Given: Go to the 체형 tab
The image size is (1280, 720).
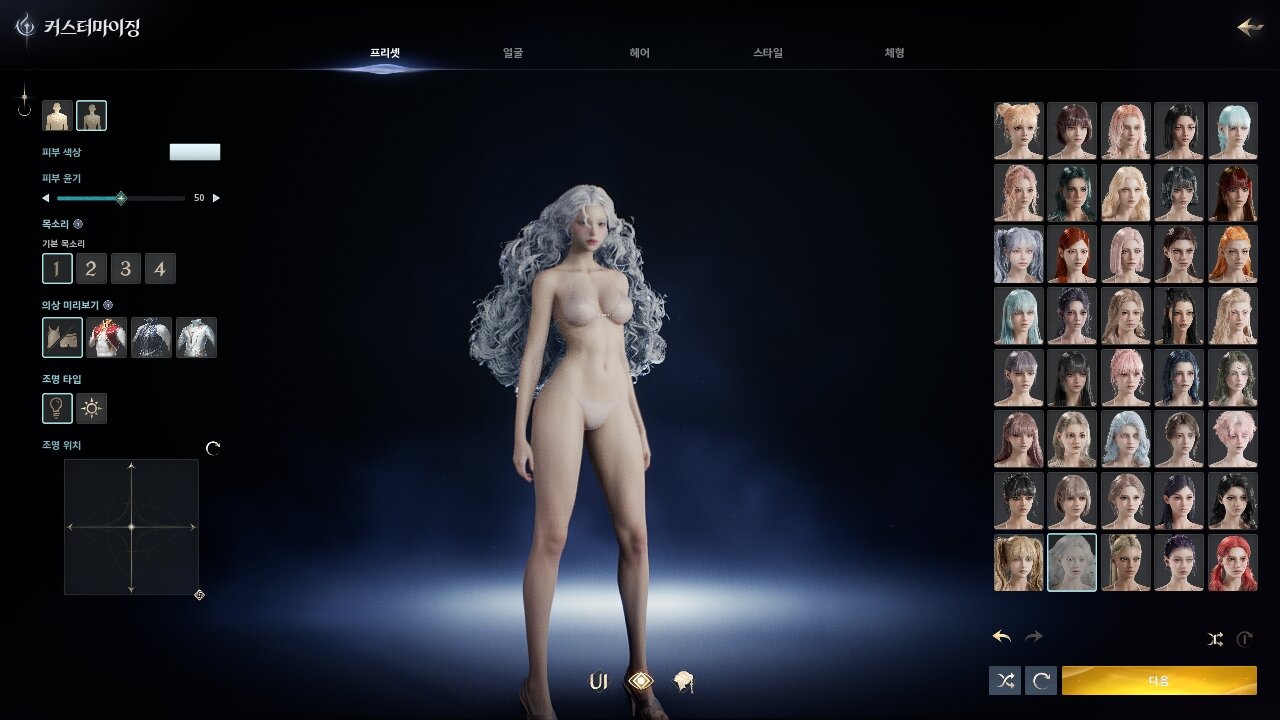Looking at the screenshot, I should coord(894,53).
